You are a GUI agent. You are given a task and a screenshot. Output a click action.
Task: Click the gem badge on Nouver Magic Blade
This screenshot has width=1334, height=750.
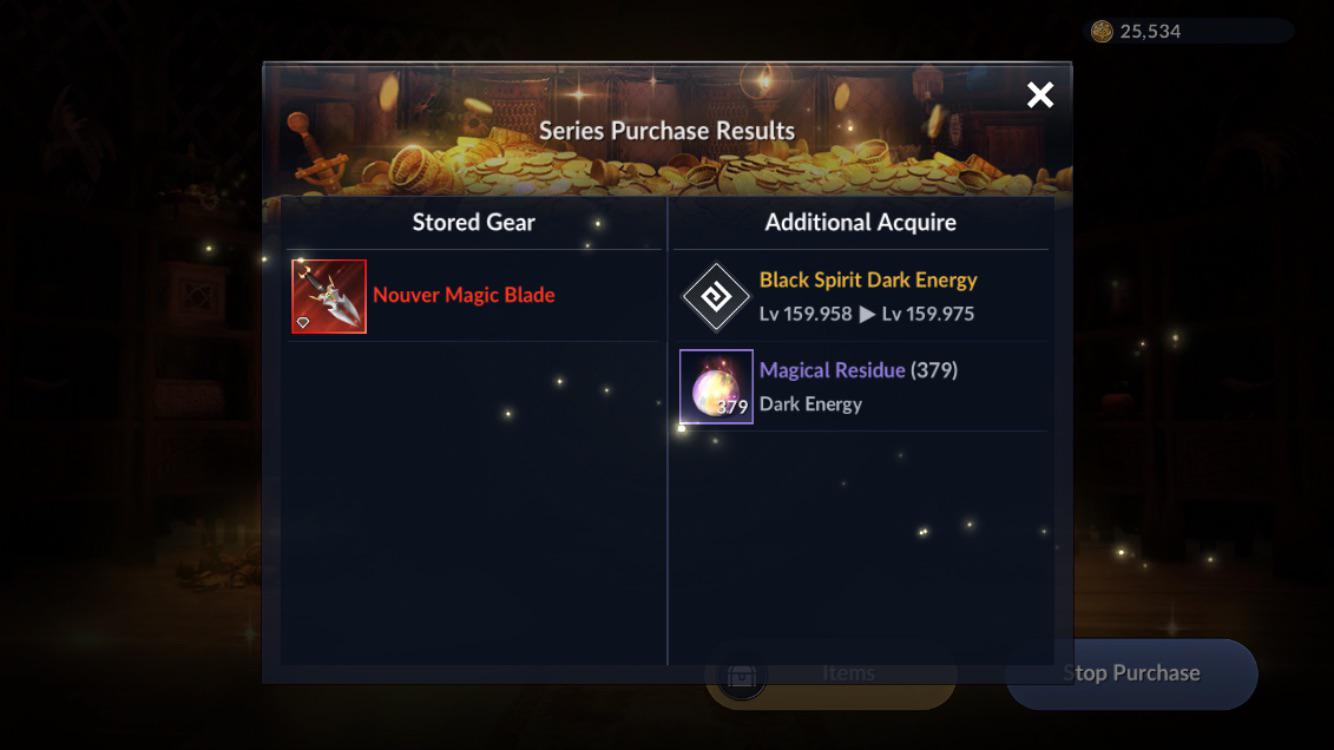point(304,322)
